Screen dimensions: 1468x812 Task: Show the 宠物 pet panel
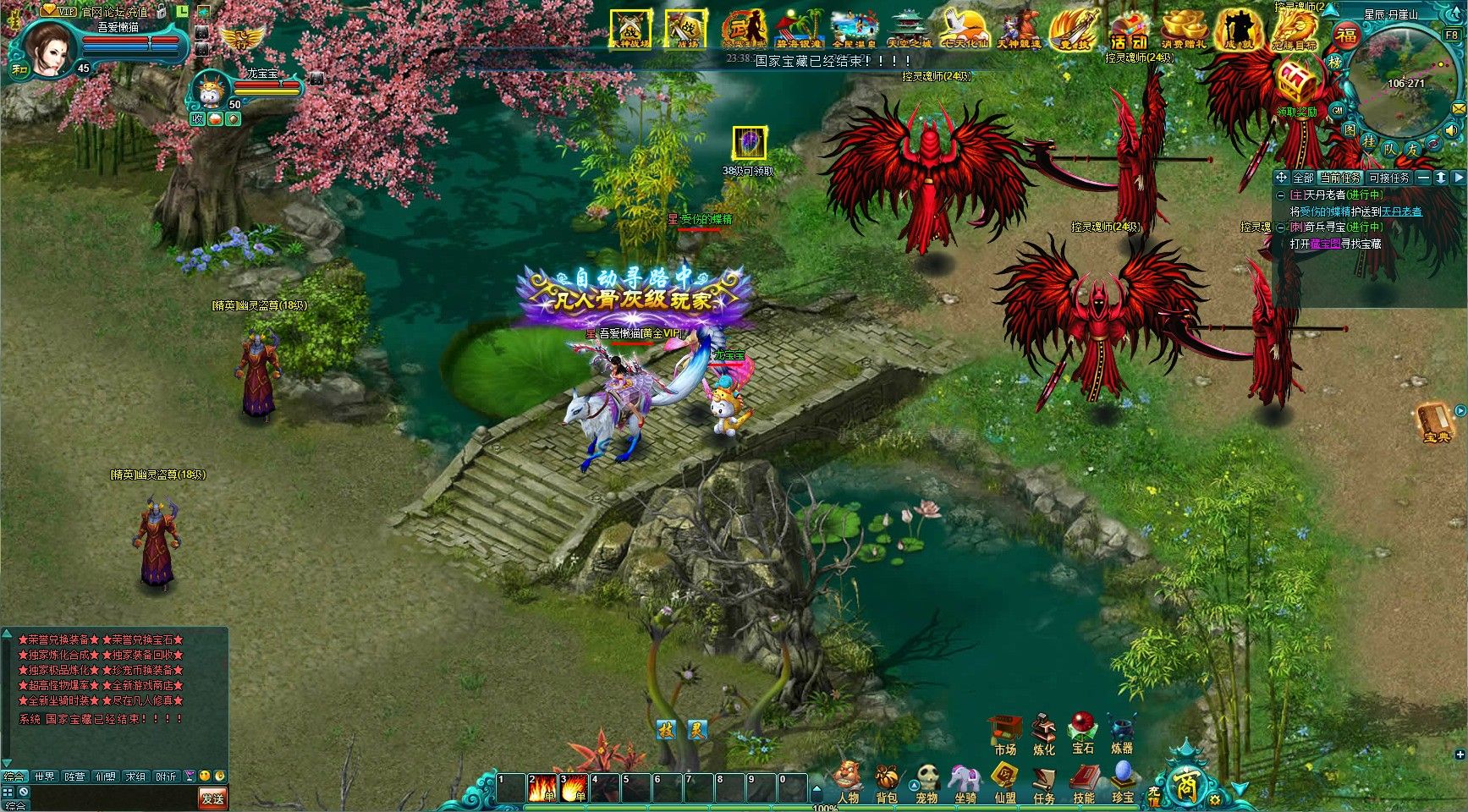pyautogui.click(x=926, y=782)
